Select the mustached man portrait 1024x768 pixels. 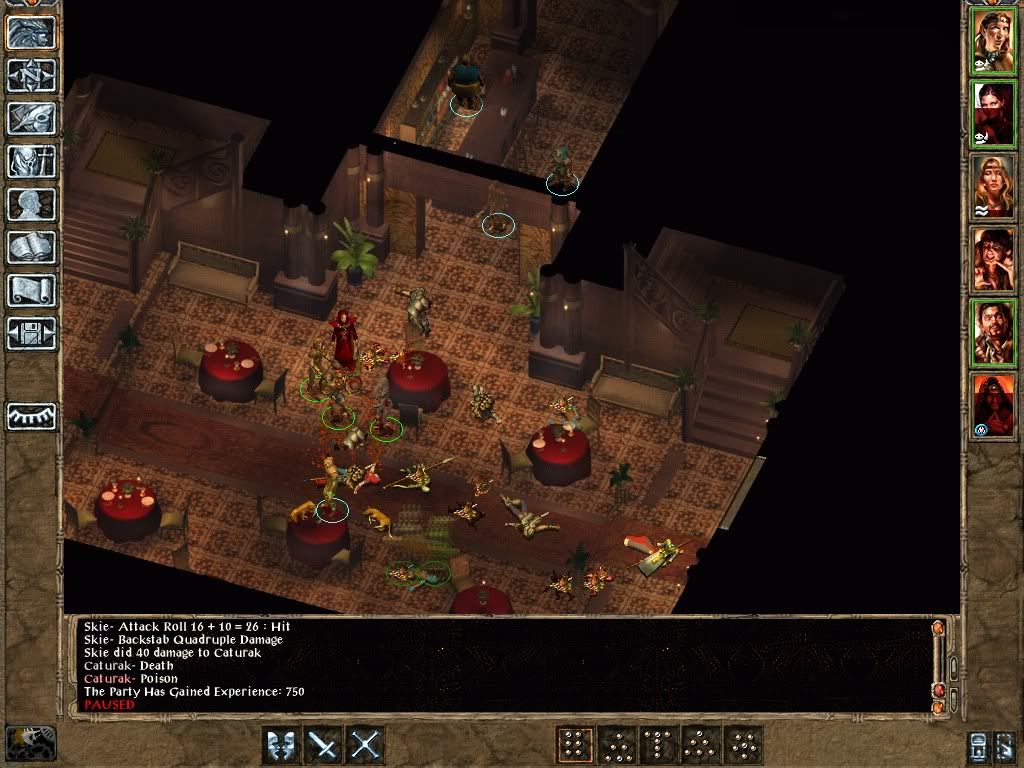tap(994, 332)
